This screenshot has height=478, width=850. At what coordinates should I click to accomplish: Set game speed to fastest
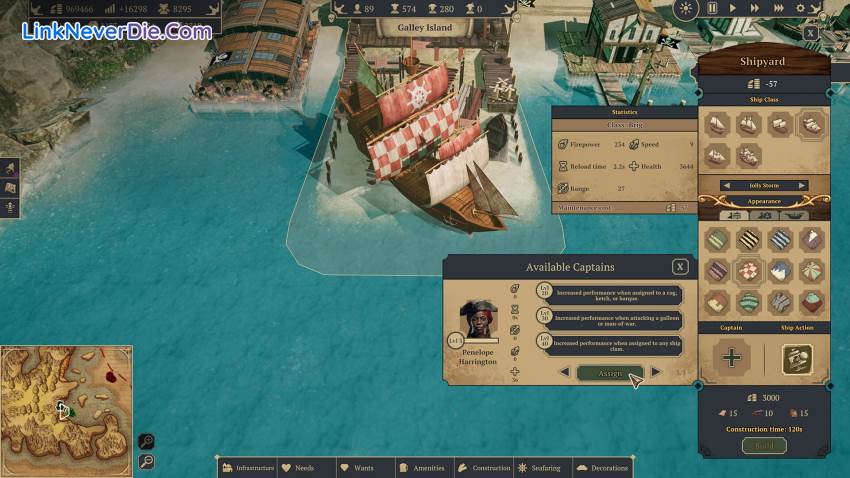click(779, 8)
